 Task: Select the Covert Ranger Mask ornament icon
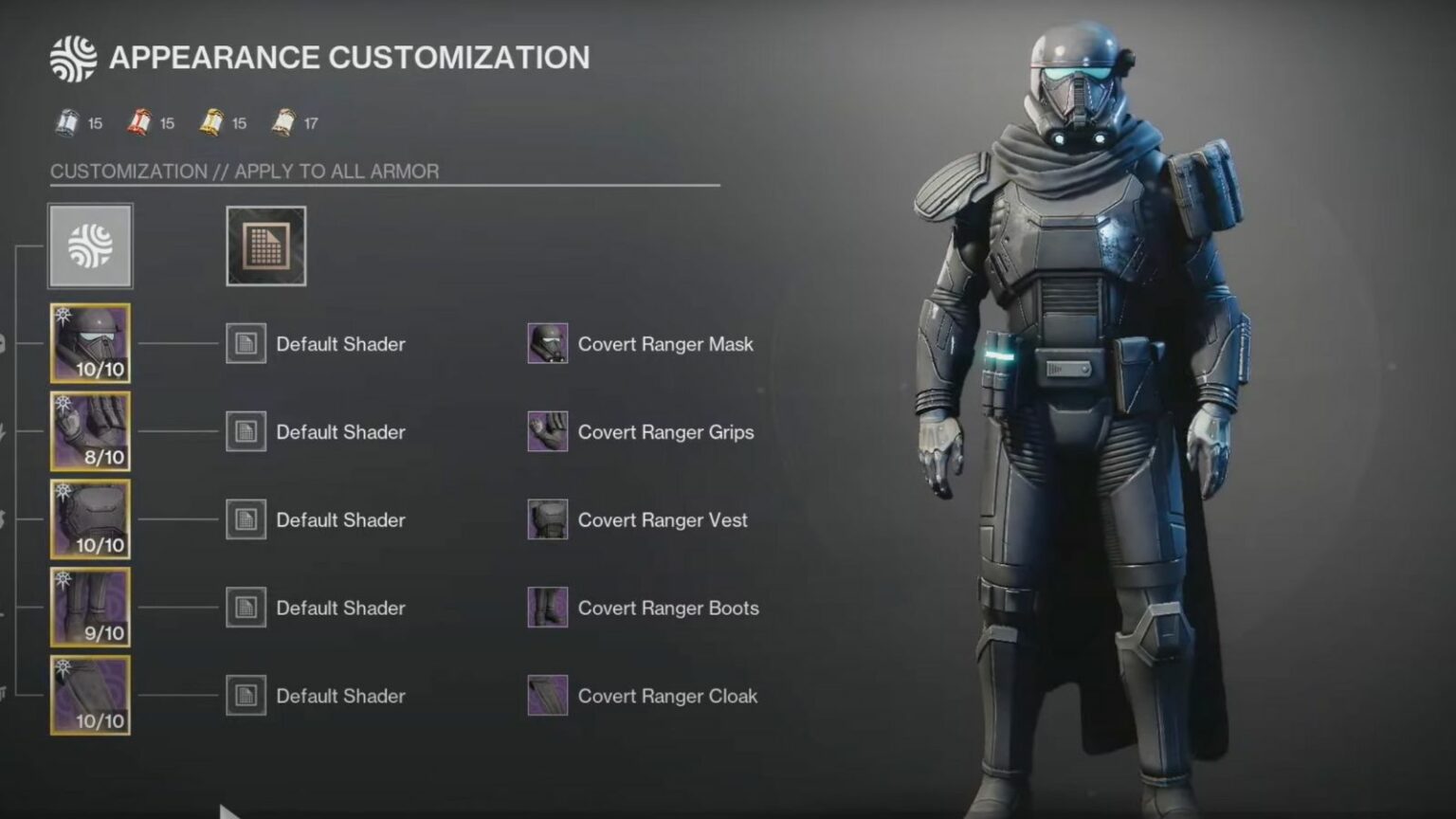(x=546, y=343)
